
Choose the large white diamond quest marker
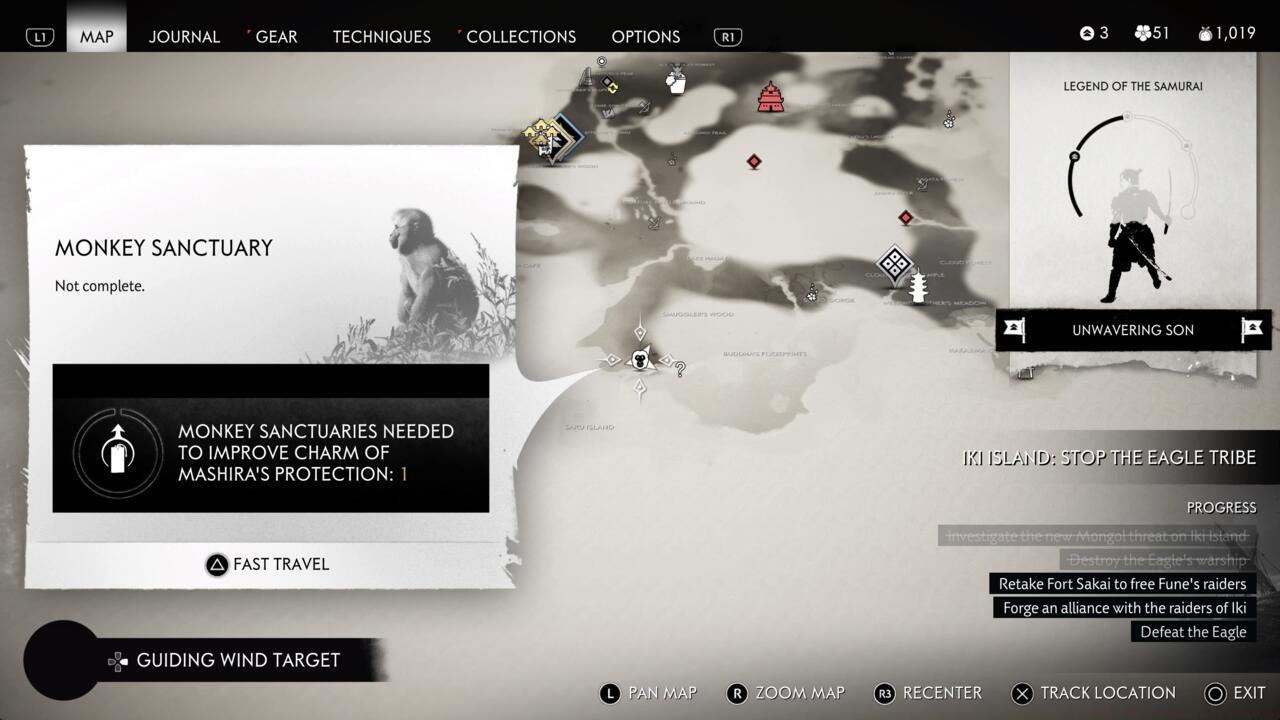[x=894, y=265]
